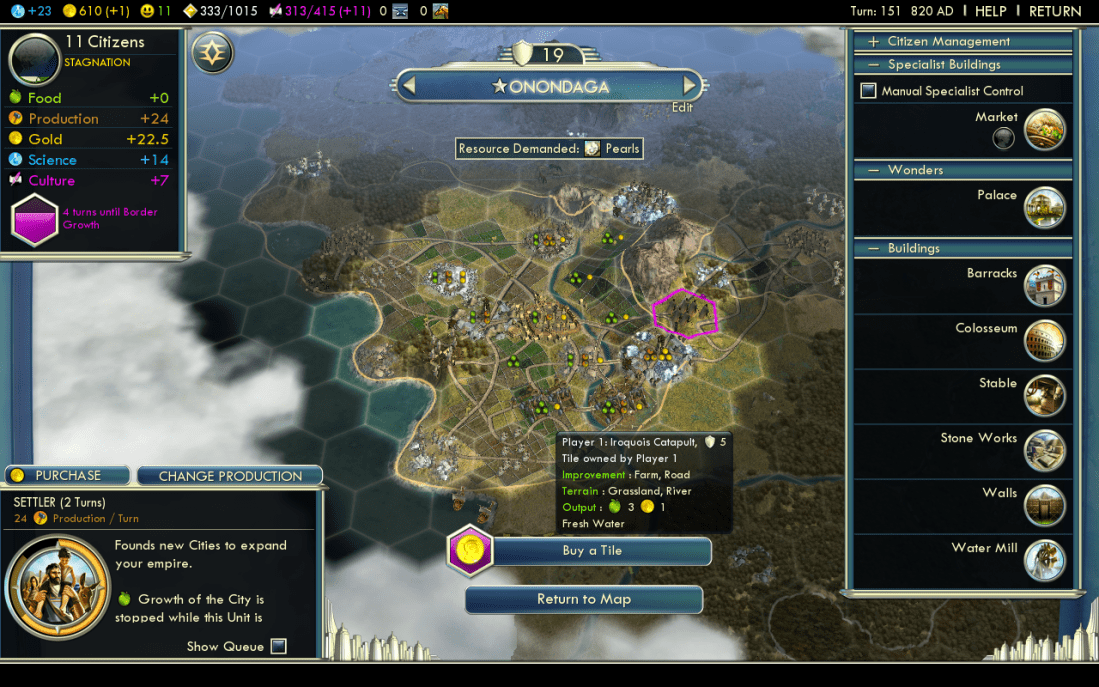Click CHANGE PRODUCTION button
This screenshot has height=687, width=1099.
coord(230,476)
